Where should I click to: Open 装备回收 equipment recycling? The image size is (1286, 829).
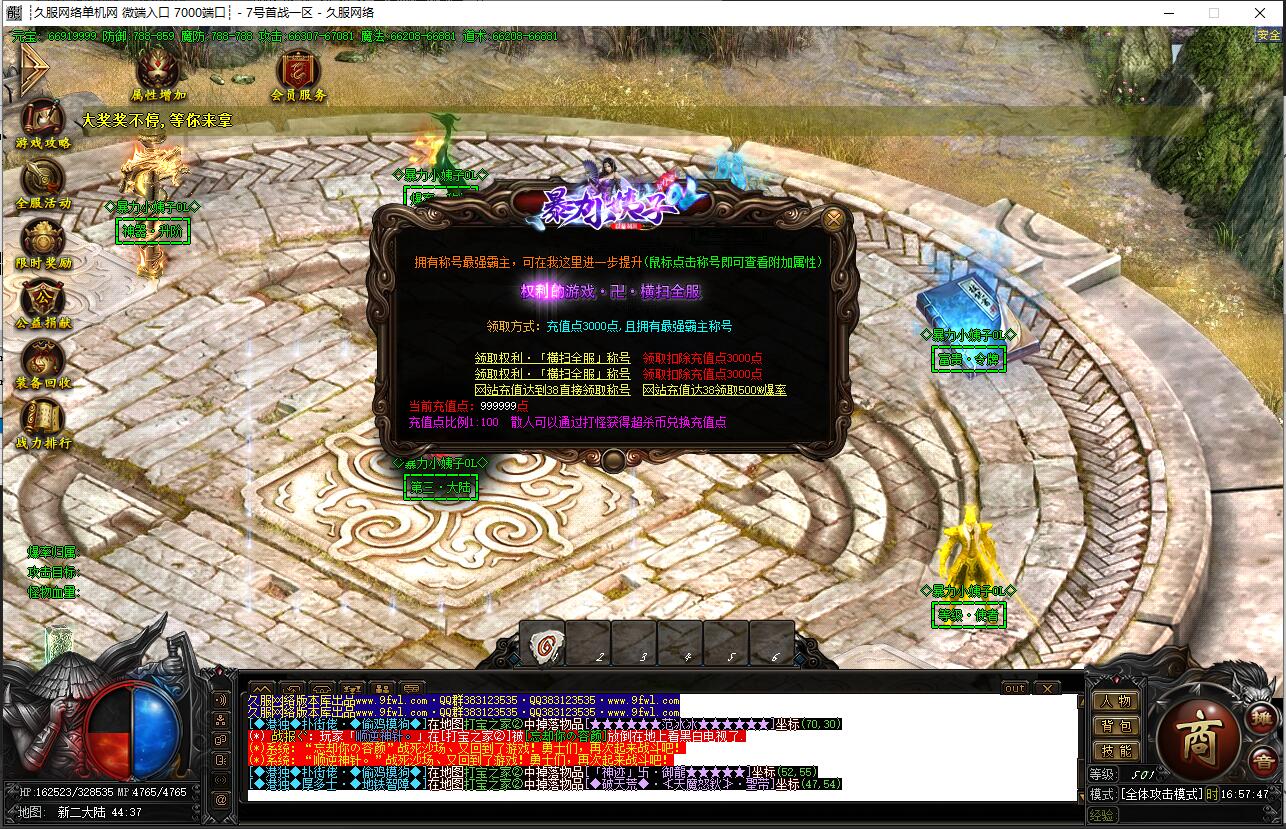pyautogui.click(x=43, y=360)
